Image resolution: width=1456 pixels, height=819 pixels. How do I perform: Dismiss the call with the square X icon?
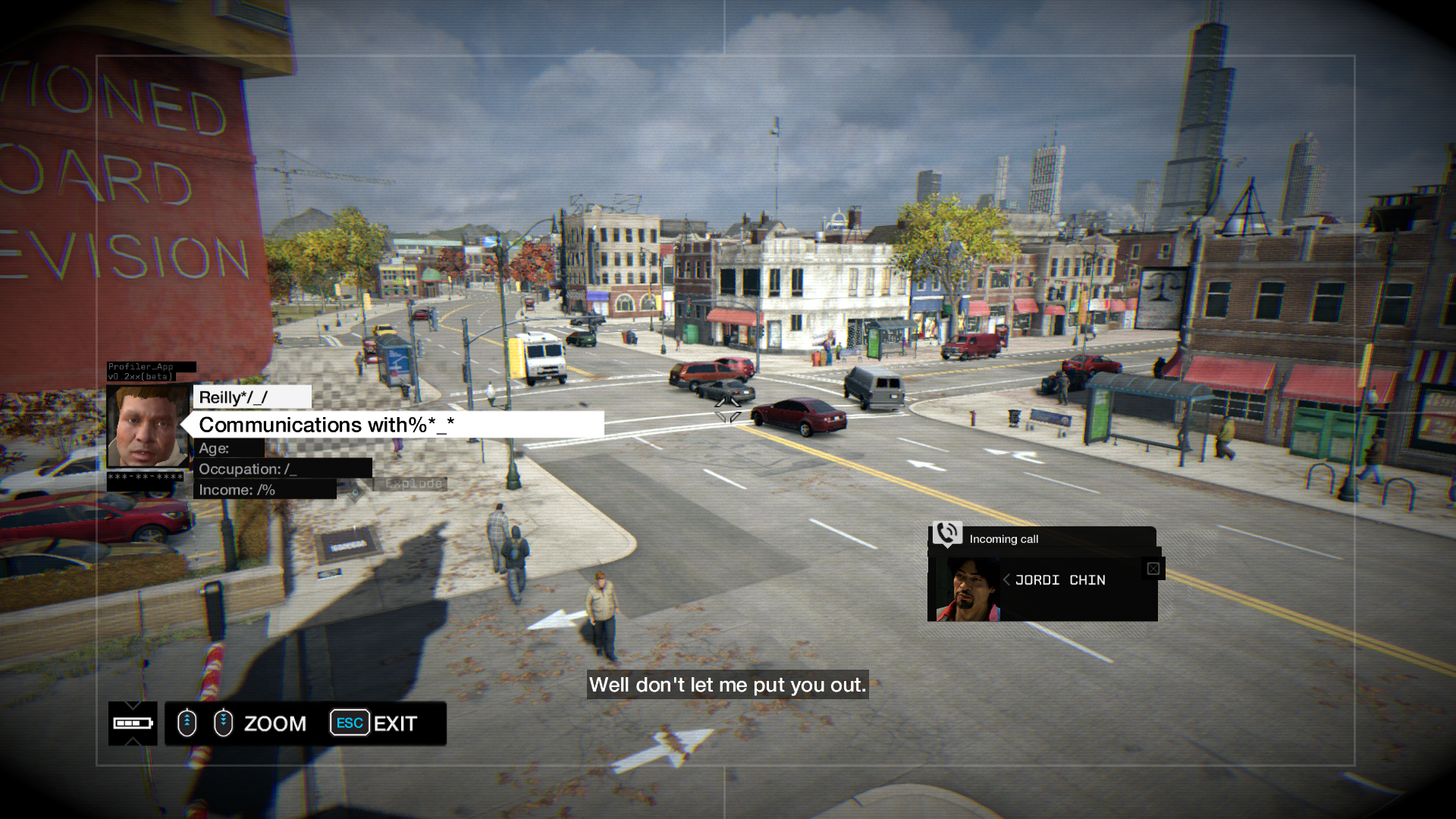click(1153, 569)
